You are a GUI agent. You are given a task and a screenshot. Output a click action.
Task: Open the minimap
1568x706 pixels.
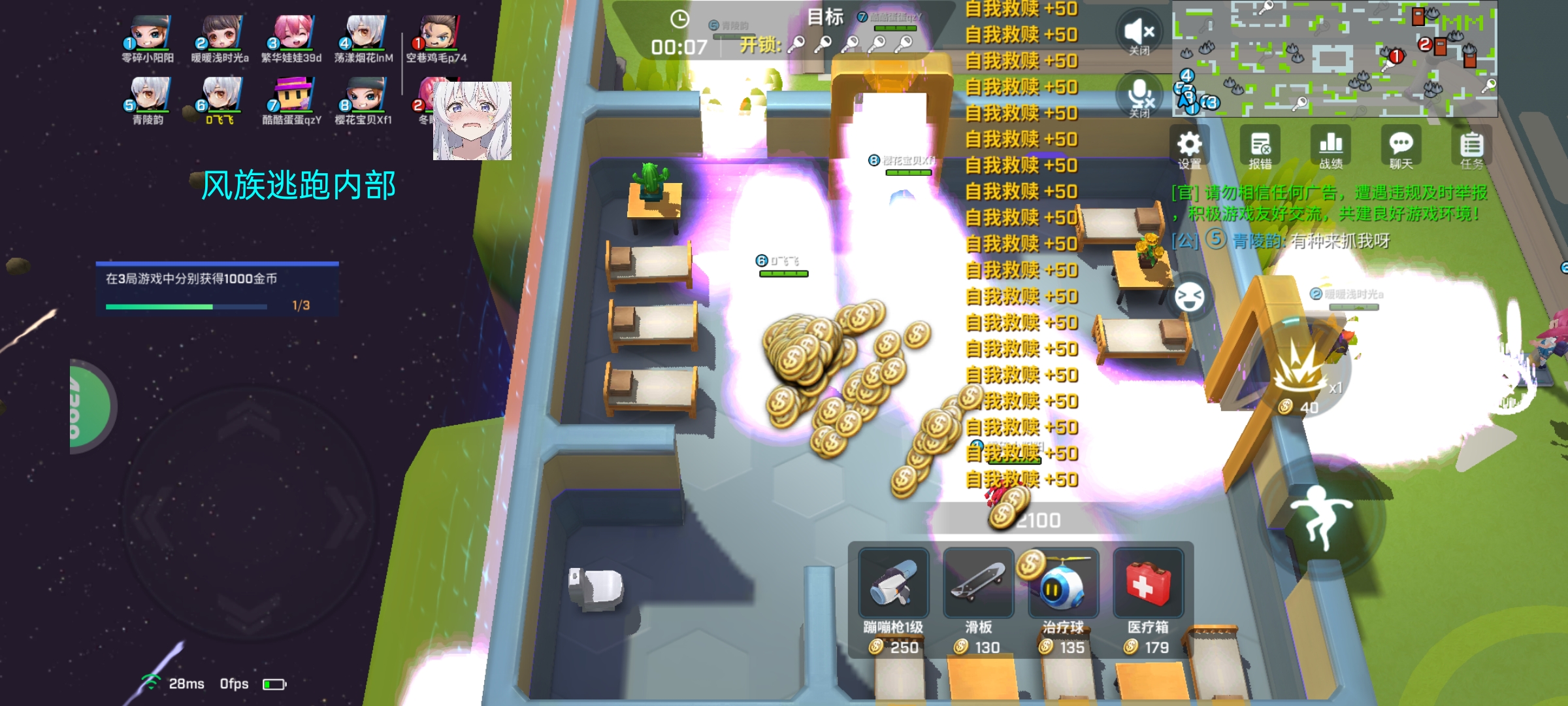click(x=1334, y=59)
